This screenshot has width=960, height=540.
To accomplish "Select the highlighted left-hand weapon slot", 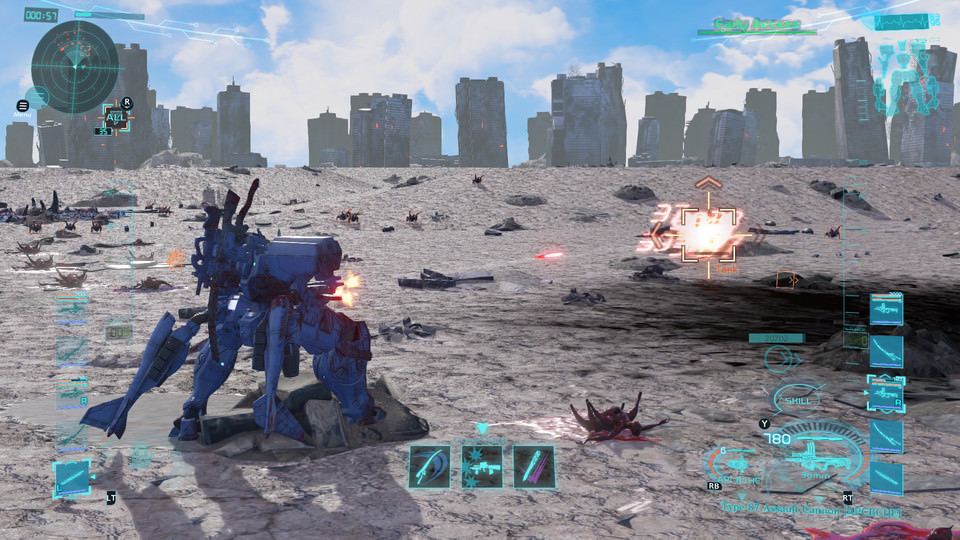I will pos(72,477).
